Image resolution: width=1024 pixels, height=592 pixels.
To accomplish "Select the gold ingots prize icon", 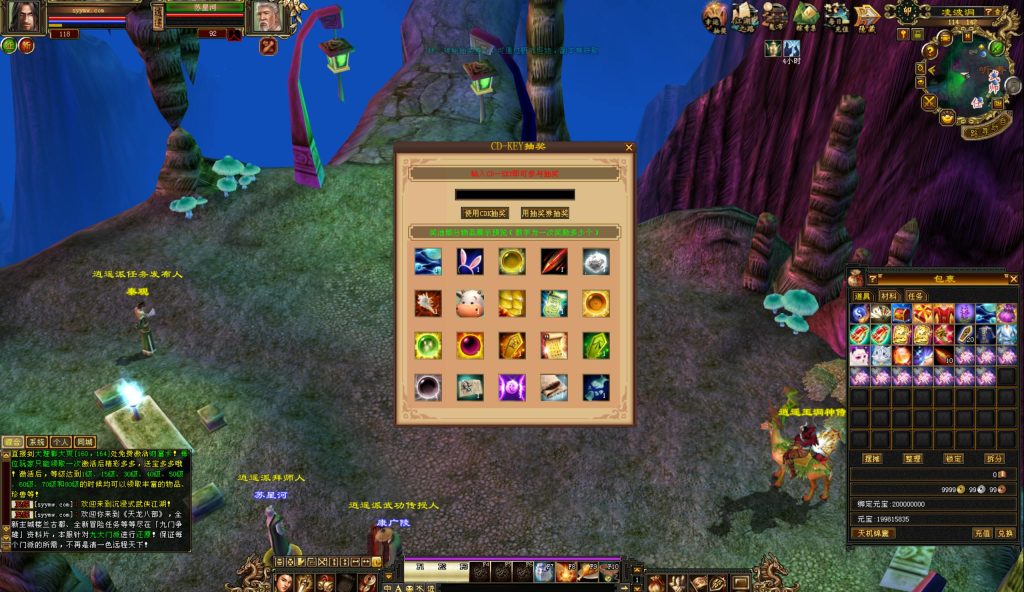I will [511, 303].
